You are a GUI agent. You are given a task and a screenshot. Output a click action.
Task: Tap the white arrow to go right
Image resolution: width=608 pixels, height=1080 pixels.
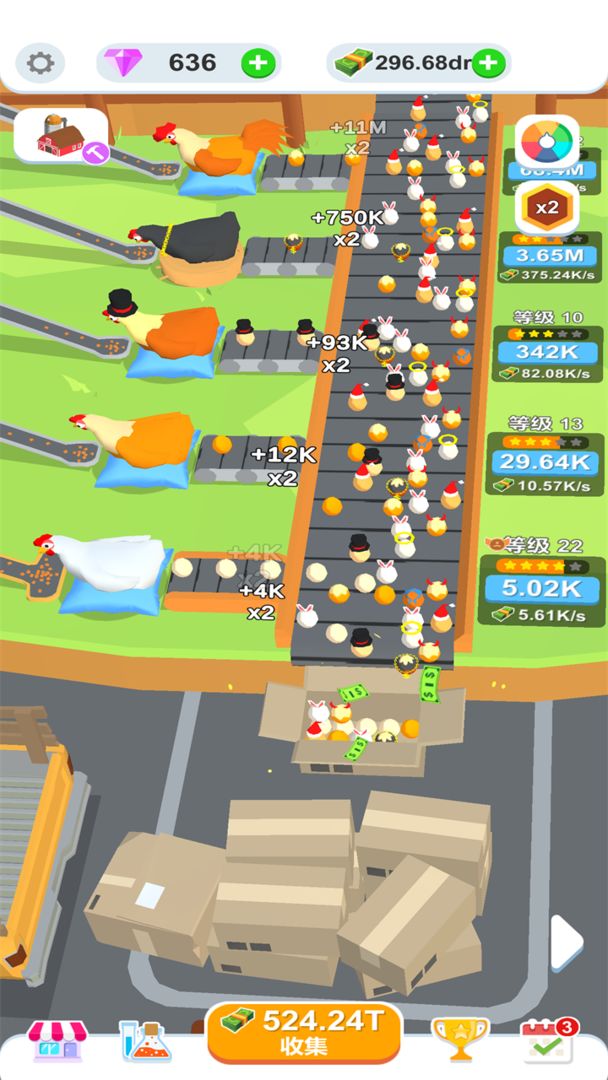566,941
